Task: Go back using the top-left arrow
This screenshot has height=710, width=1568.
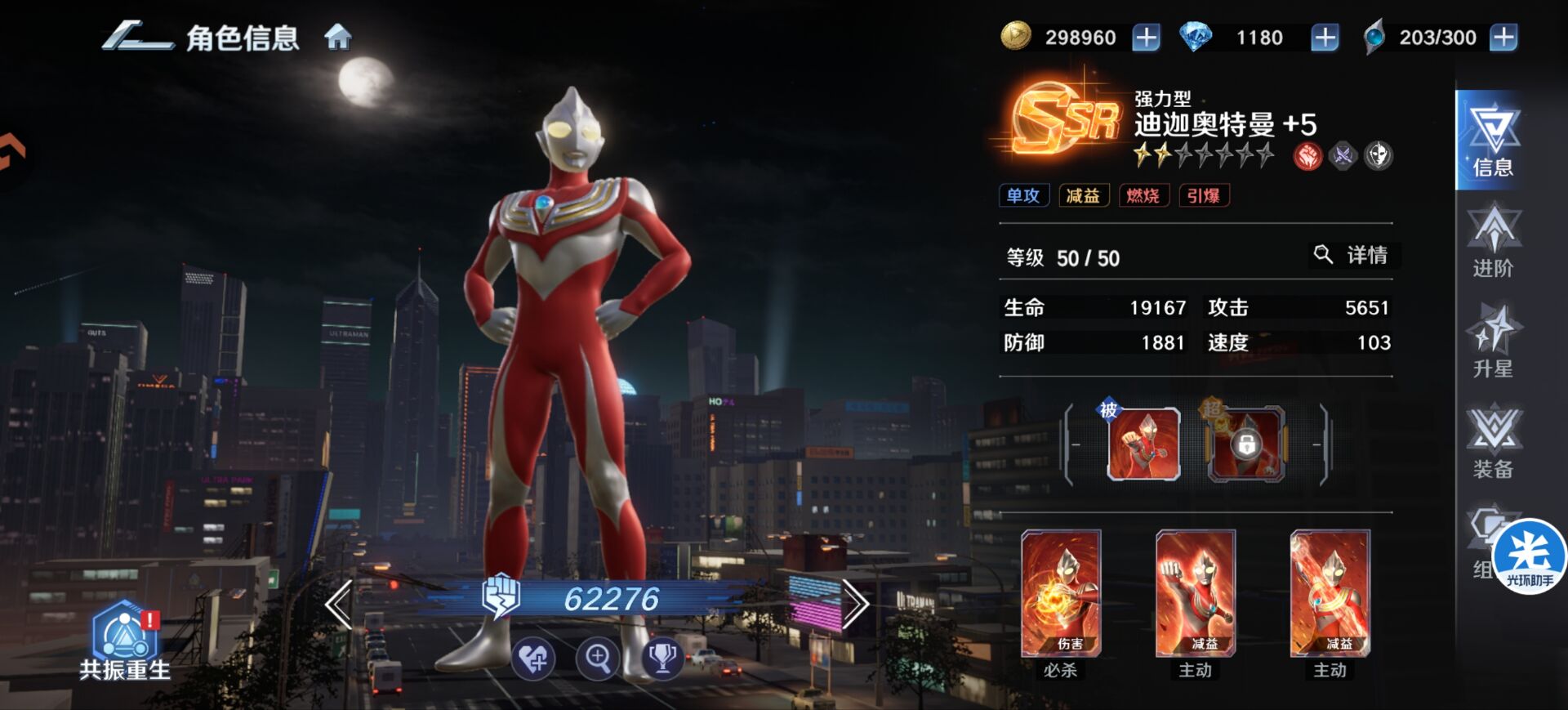Action: pyautogui.click(x=136, y=38)
